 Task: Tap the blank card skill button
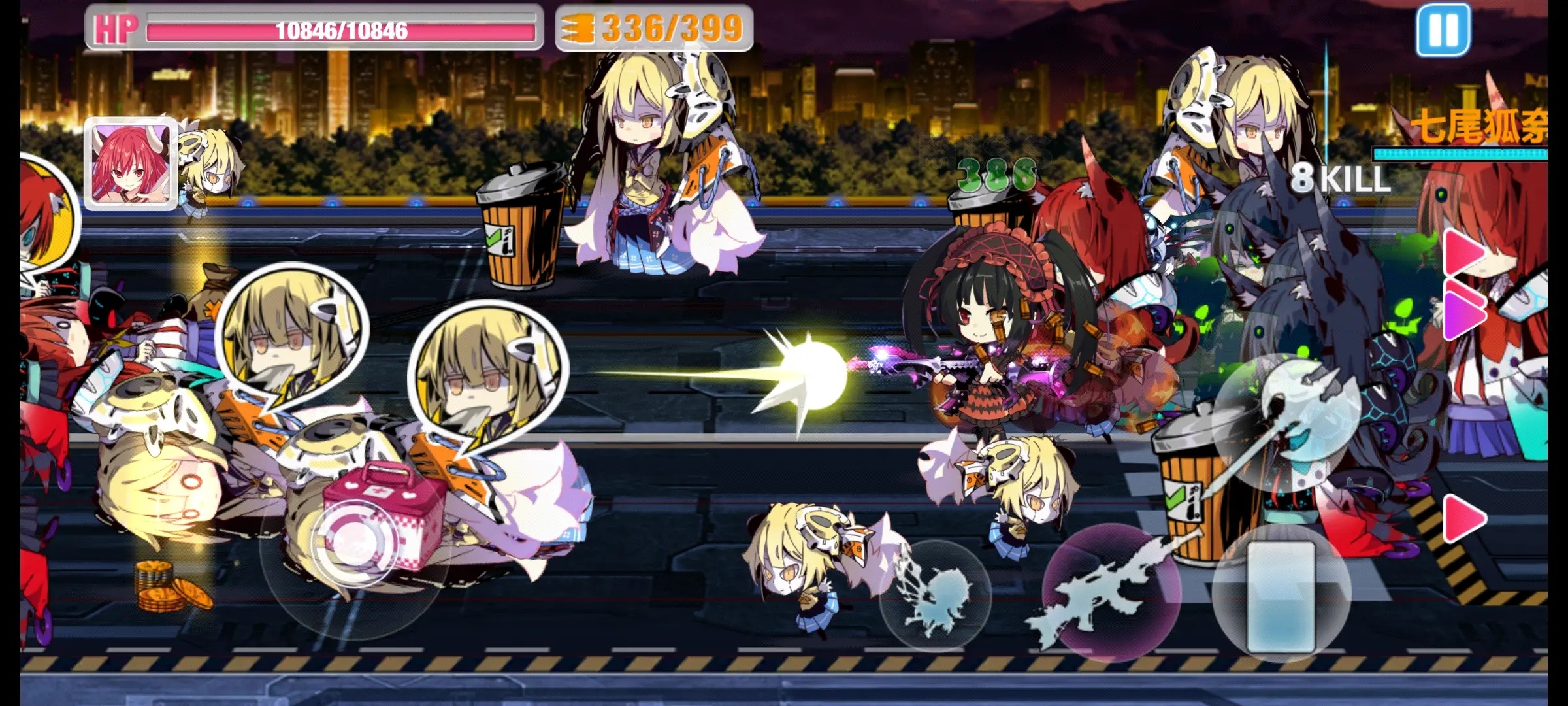click(1281, 596)
